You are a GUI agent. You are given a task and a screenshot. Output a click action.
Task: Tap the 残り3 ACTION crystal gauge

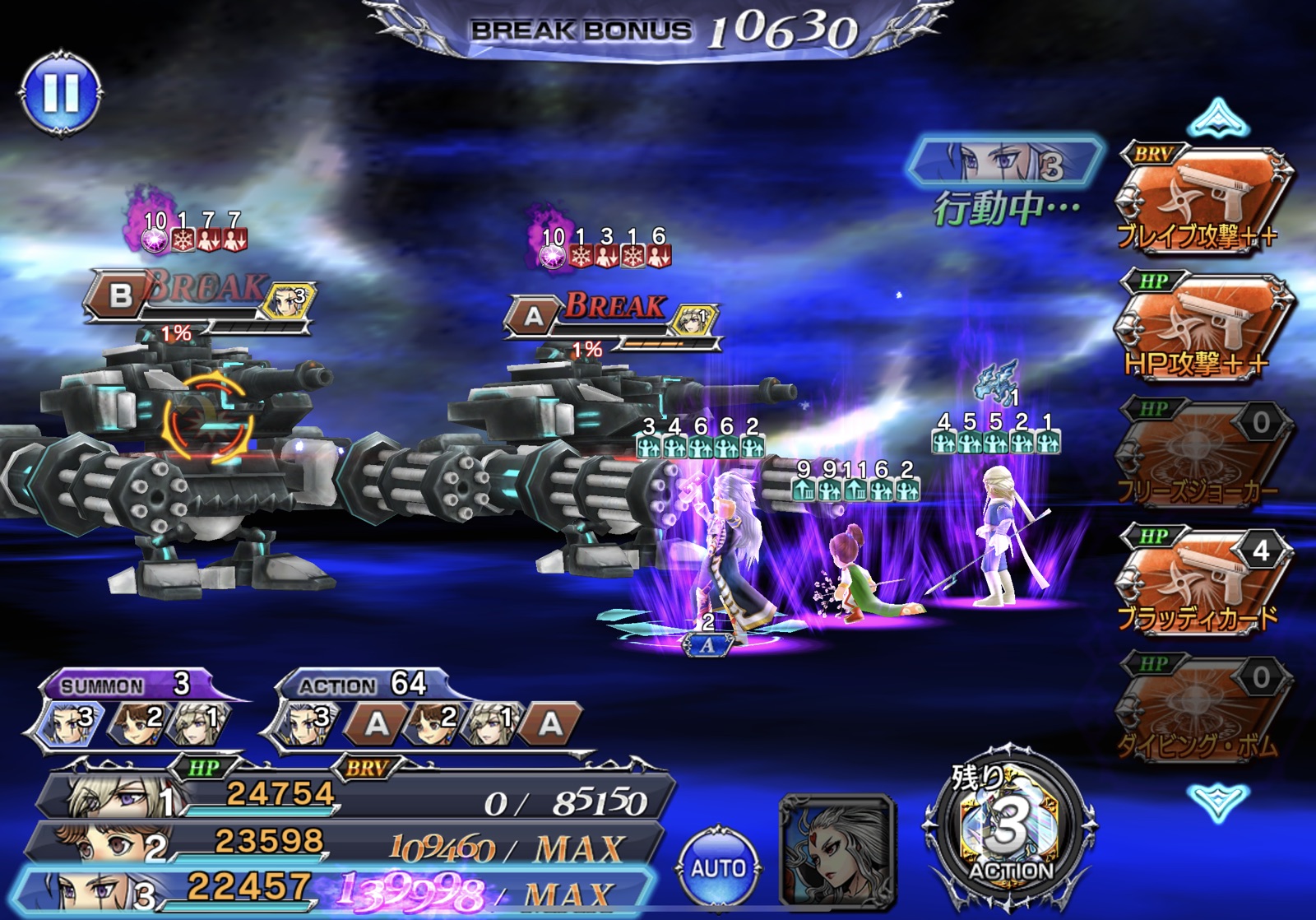[x=1011, y=832]
